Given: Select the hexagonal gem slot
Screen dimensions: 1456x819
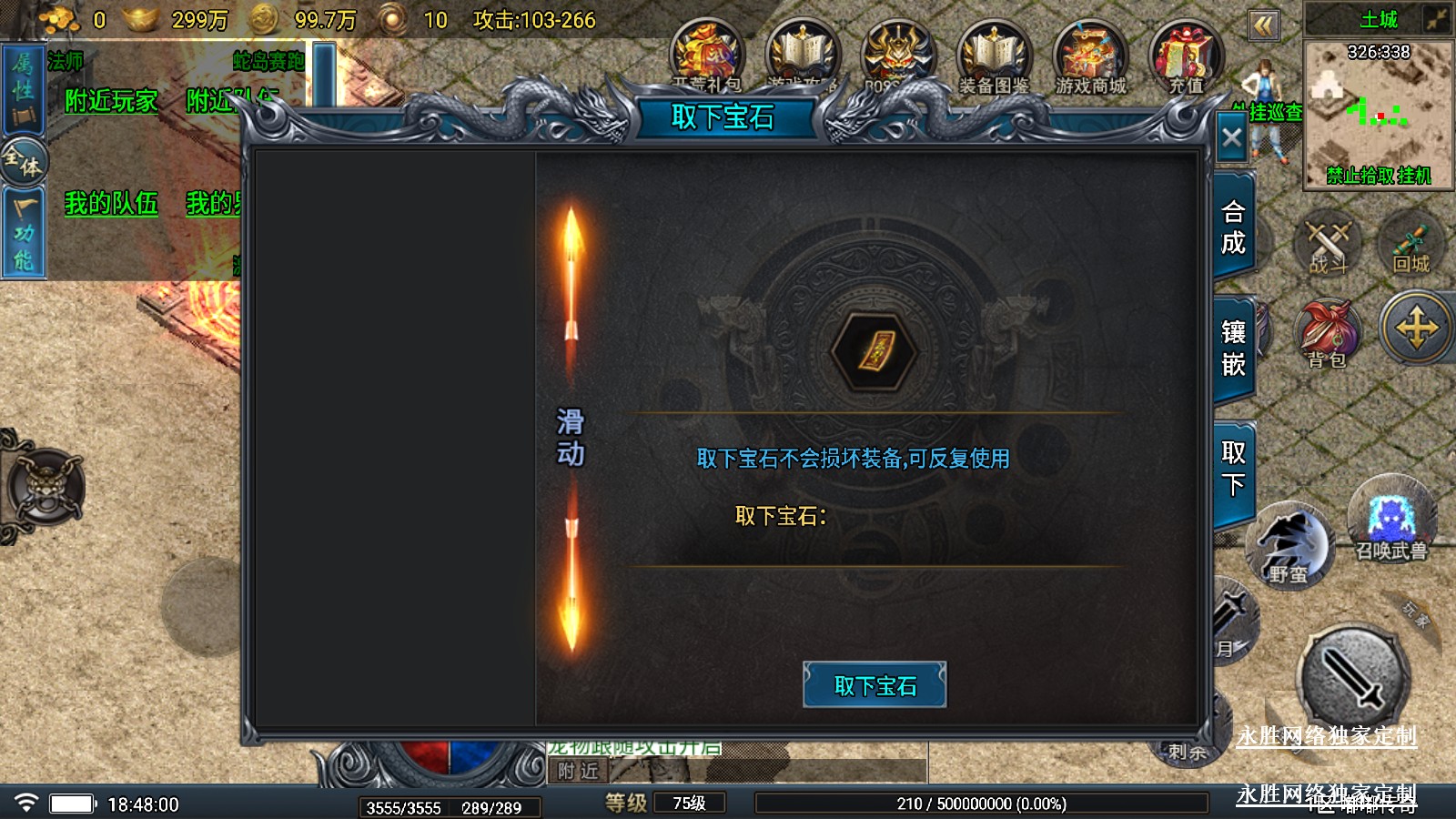Looking at the screenshot, I should tap(875, 351).
